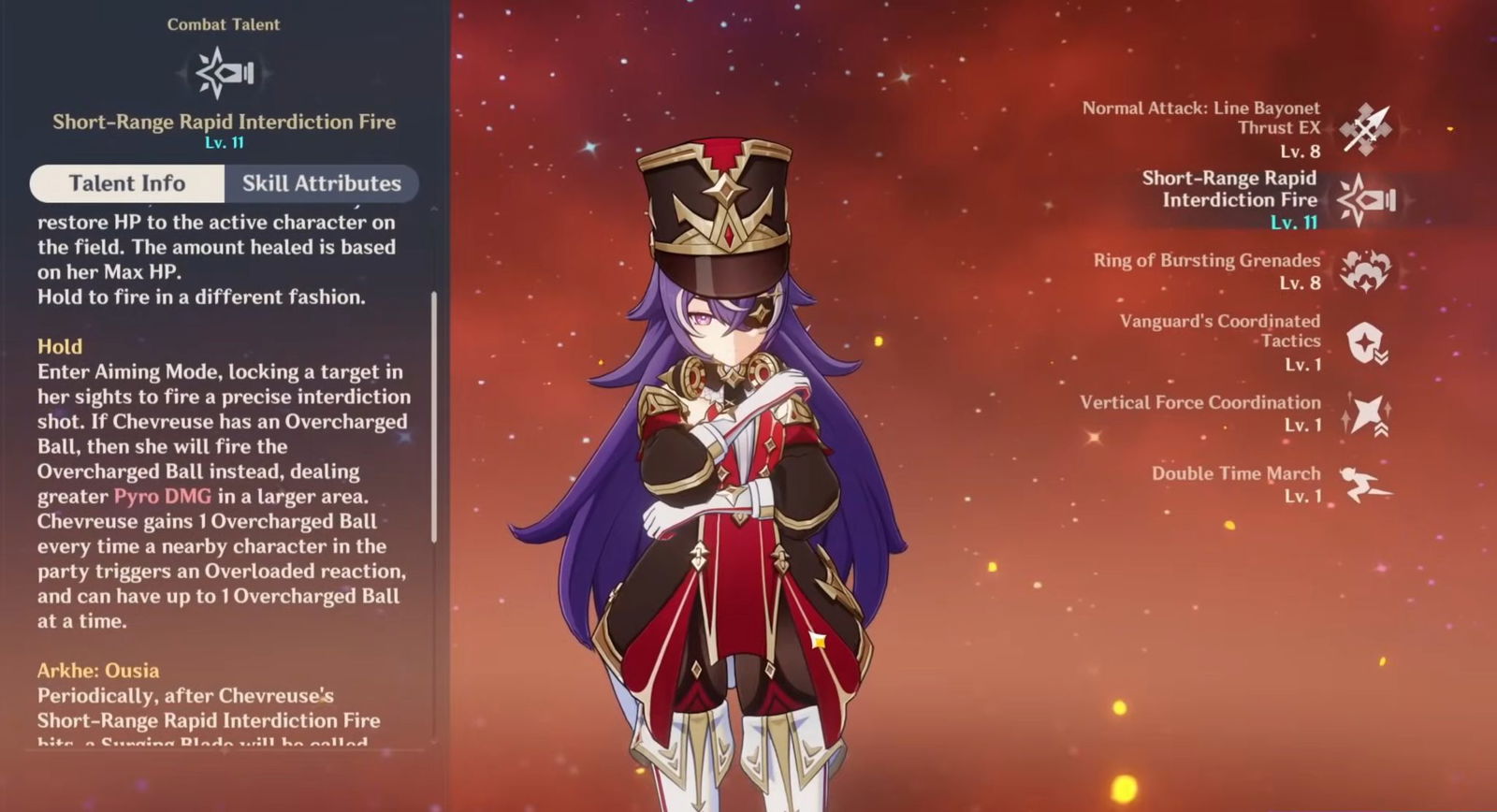The image size is (1497, 812).
Task: Open the Skill Attributes tab
Action: [321, 183]
